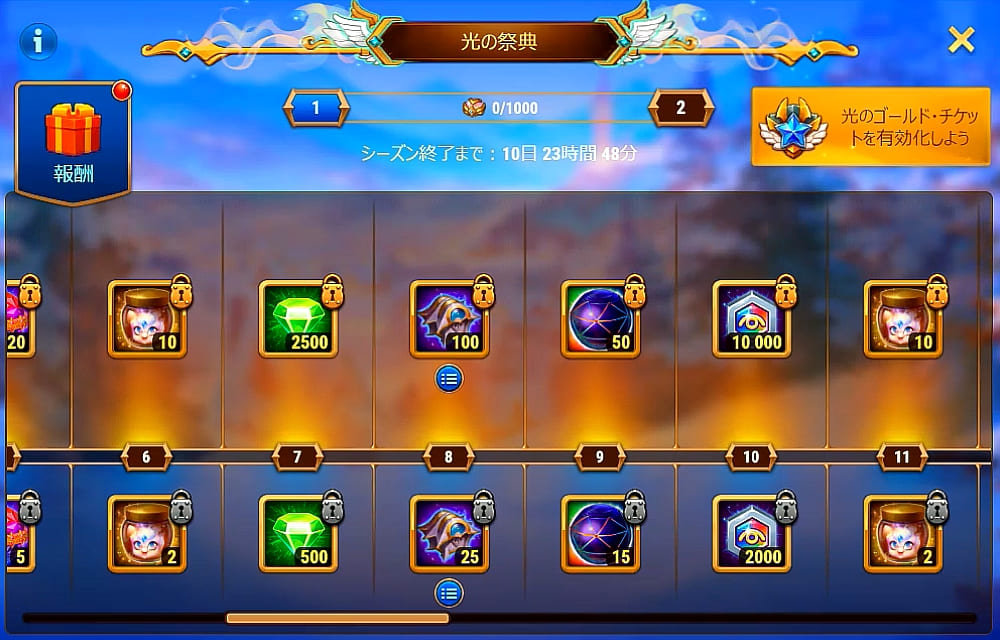Screen dimensions: 1000x640
Task: Select level 11 gold-tier doll jar reward
Action: point(902,319)
